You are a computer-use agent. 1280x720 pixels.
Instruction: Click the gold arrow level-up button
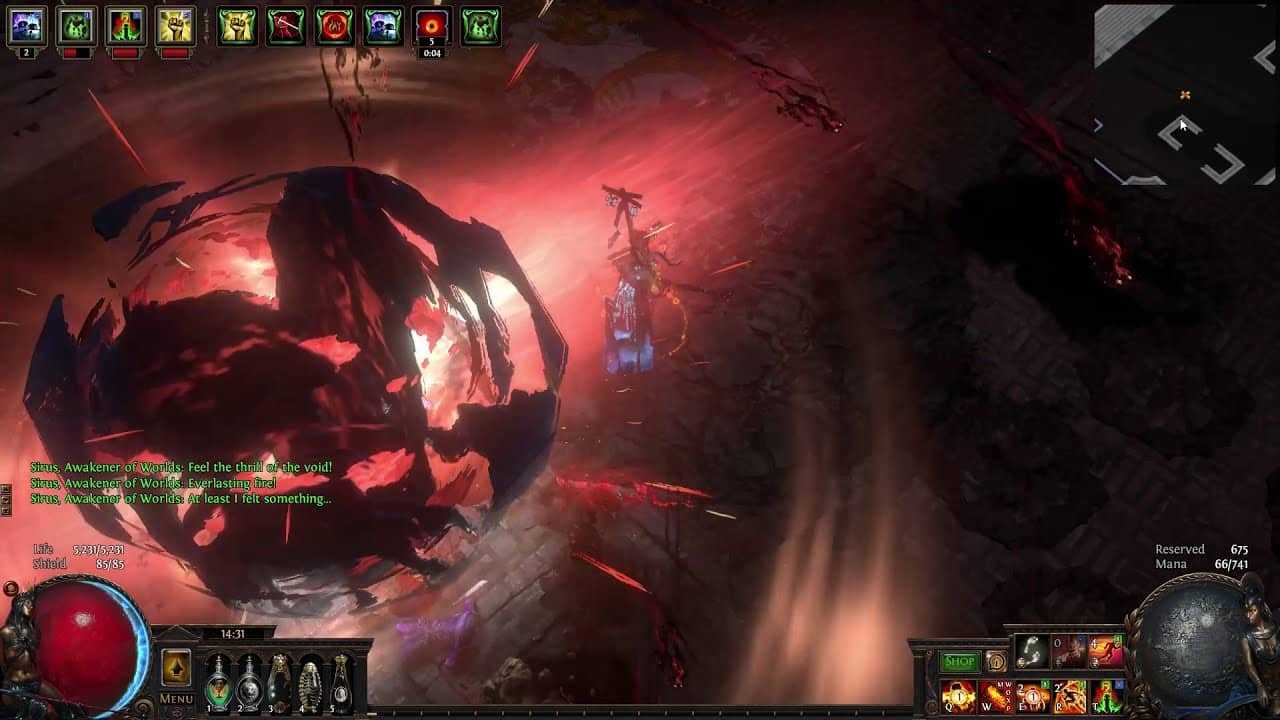(x=176, y=667)
